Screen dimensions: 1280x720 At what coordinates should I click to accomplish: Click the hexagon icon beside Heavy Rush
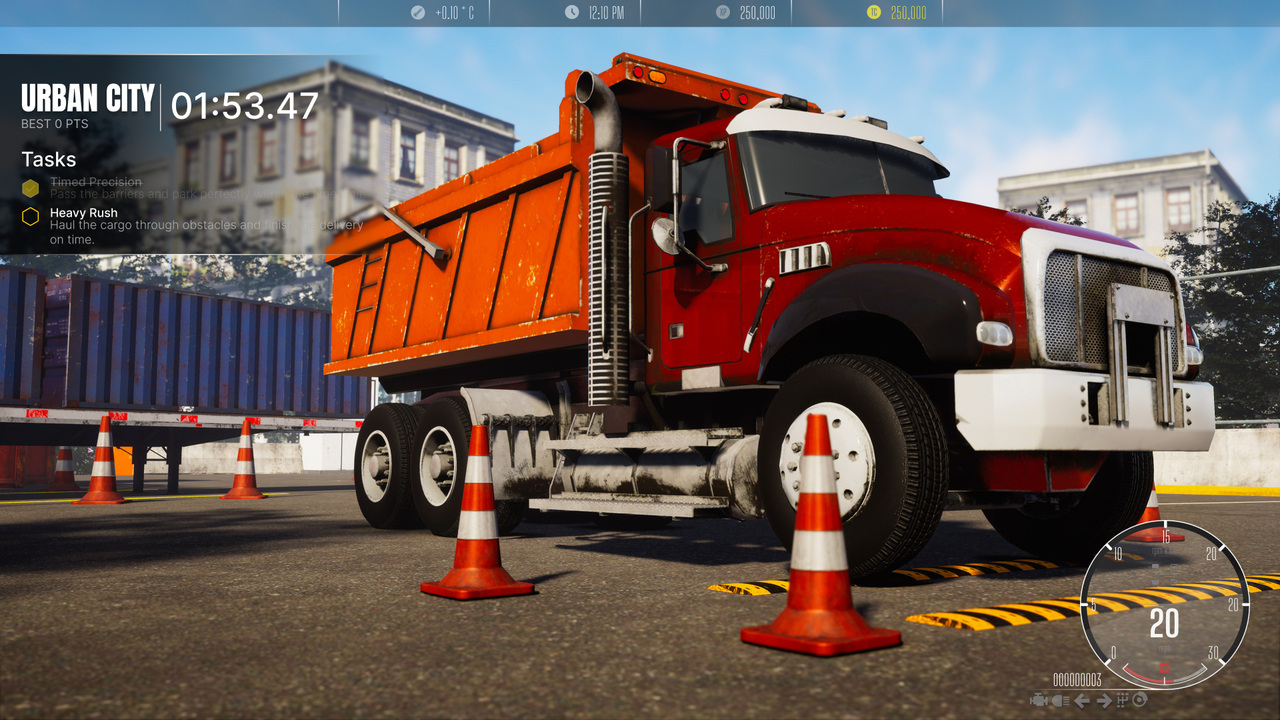[x=29, y=214]
